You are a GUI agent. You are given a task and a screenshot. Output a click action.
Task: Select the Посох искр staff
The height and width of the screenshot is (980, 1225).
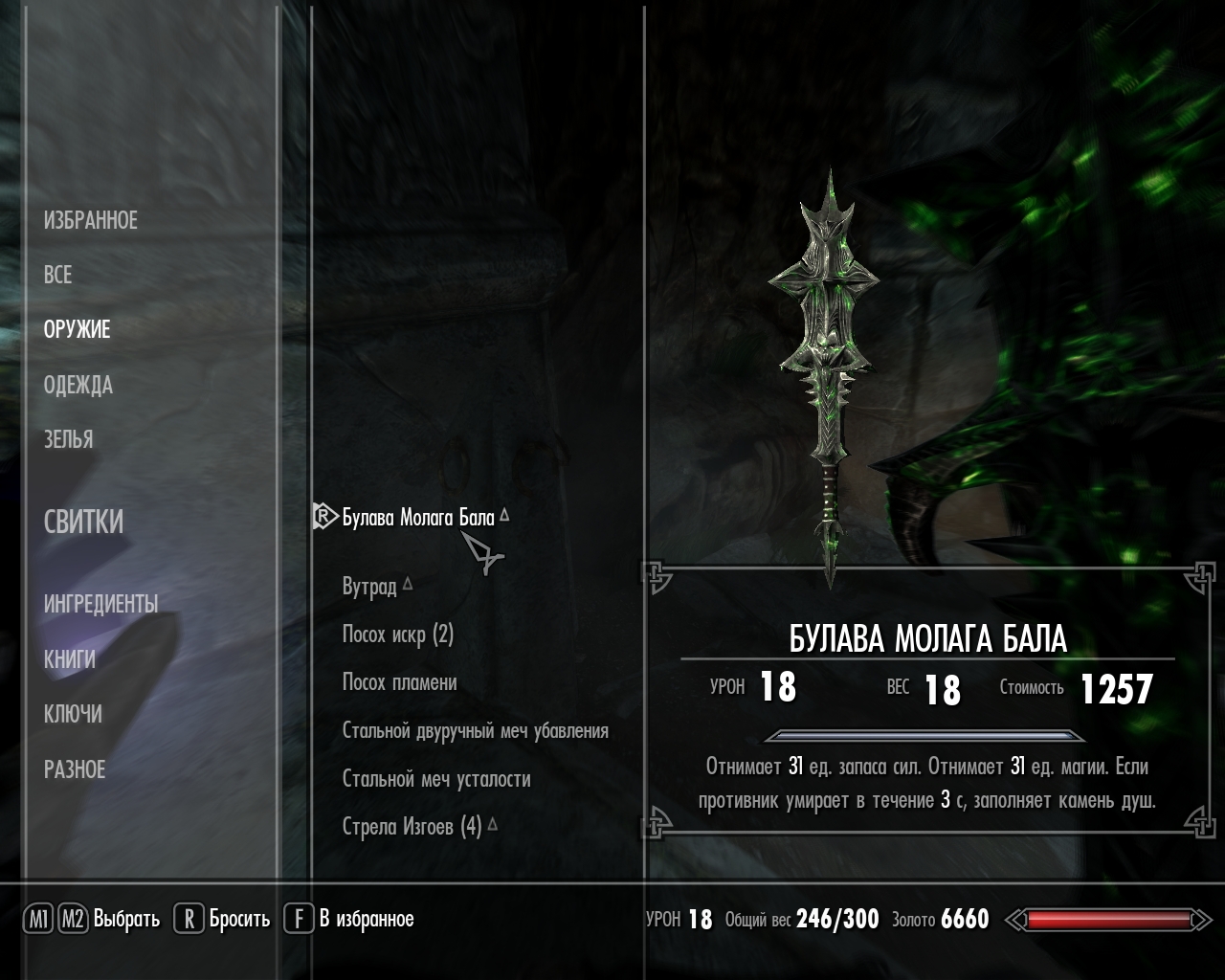point(397,635)
